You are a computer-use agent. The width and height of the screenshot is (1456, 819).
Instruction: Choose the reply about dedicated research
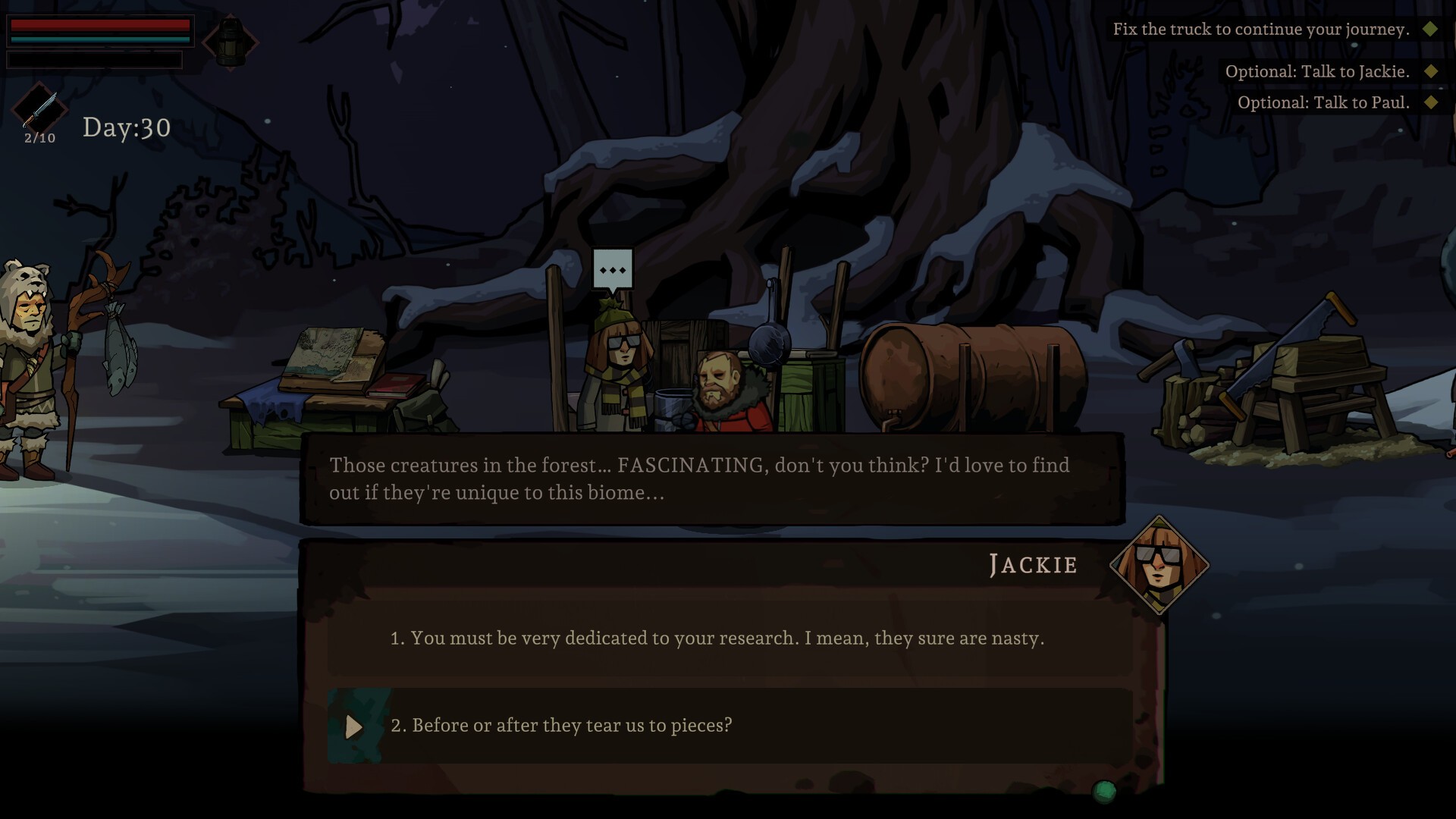(x=717, y=639)
